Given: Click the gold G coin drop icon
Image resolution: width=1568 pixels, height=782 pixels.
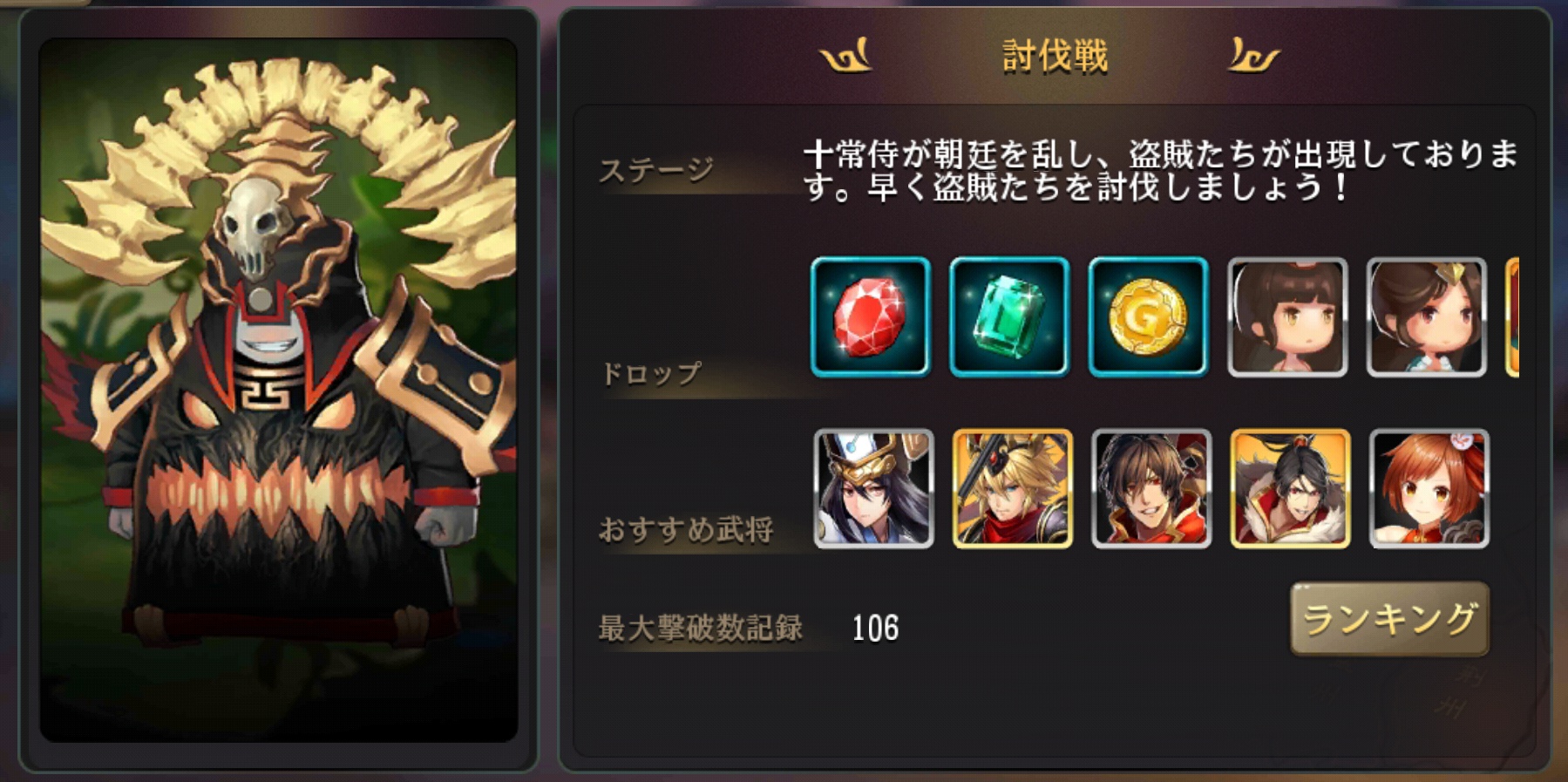Looking at the screenshot, I should 1149,317.
